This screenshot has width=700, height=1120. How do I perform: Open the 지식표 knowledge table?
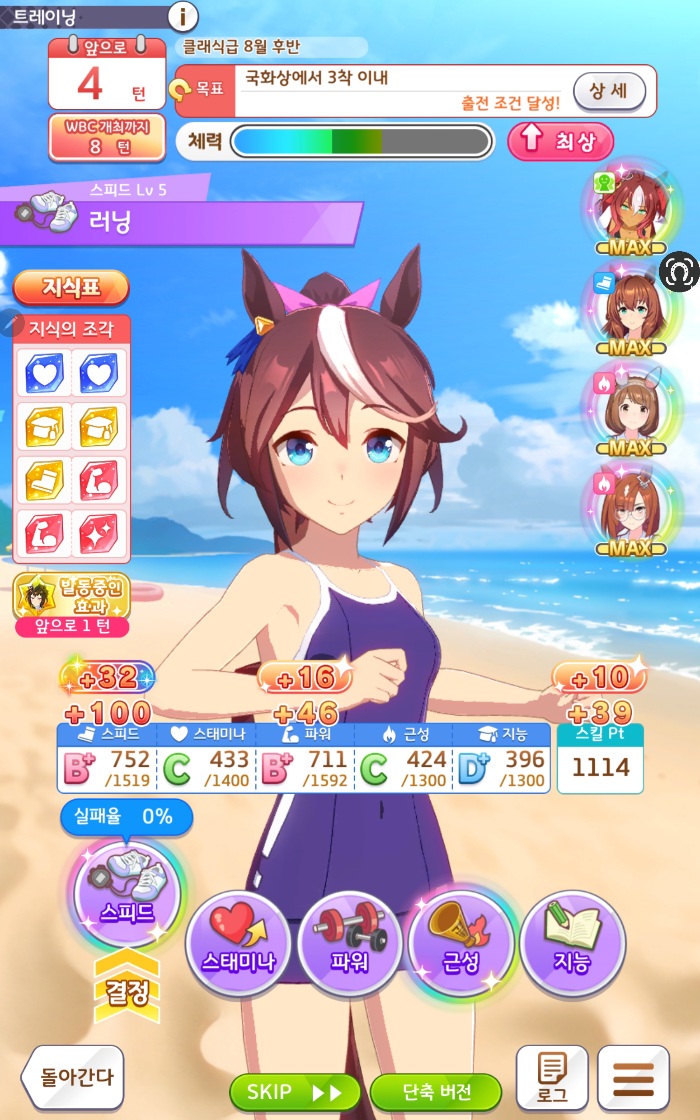coord(71,288)
